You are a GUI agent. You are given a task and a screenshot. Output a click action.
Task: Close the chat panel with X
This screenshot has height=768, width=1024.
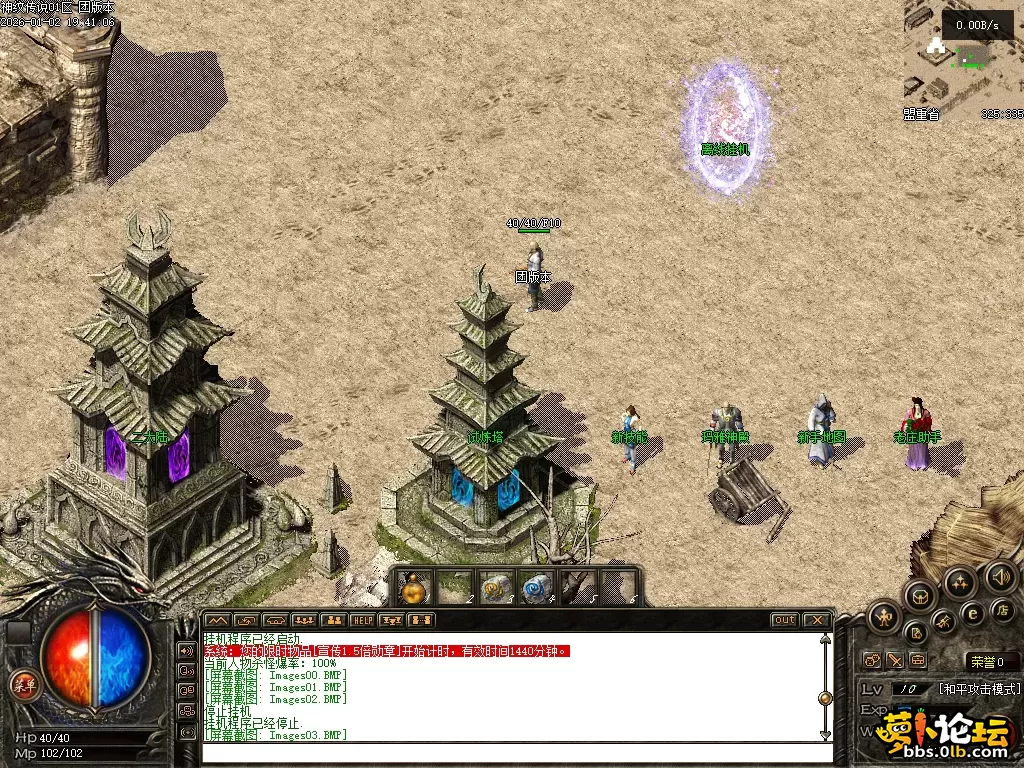click(817, 620)
